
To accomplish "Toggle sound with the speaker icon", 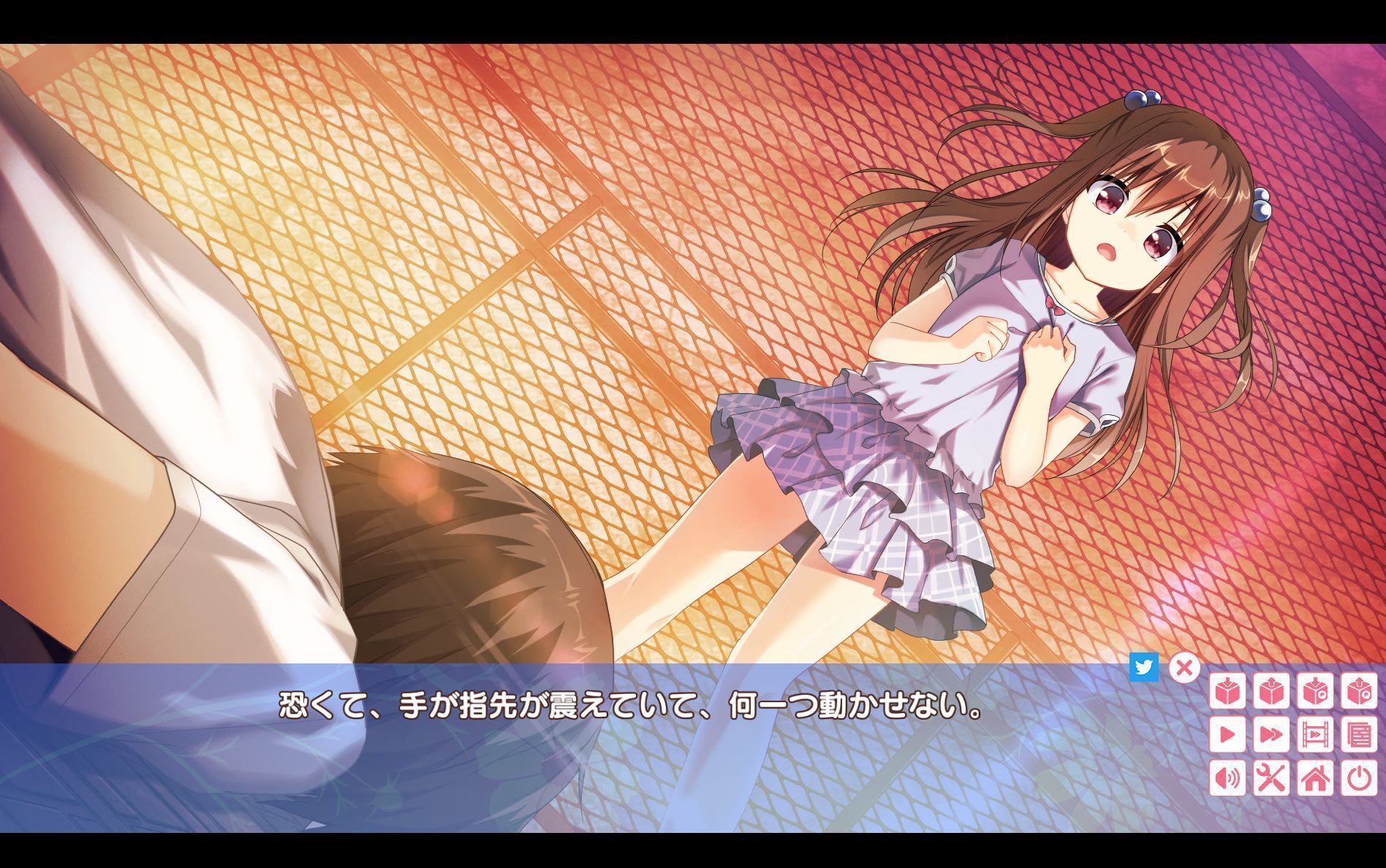I will tap(1227, 779).
